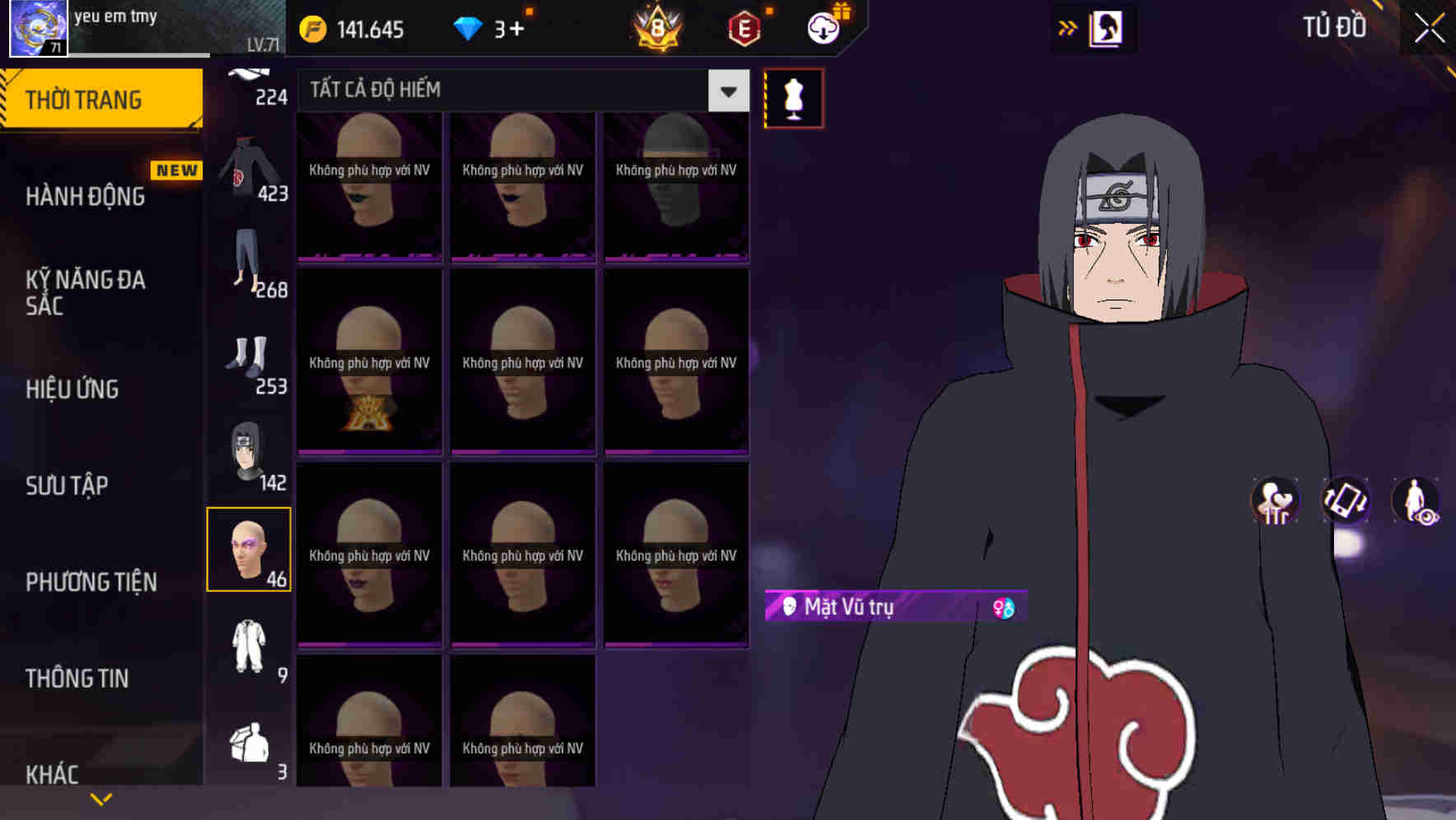Image resolution: width=1456 pixels, height=820 pixels.
Task: Expand the double chevron near the top right
Action: 1068,27
